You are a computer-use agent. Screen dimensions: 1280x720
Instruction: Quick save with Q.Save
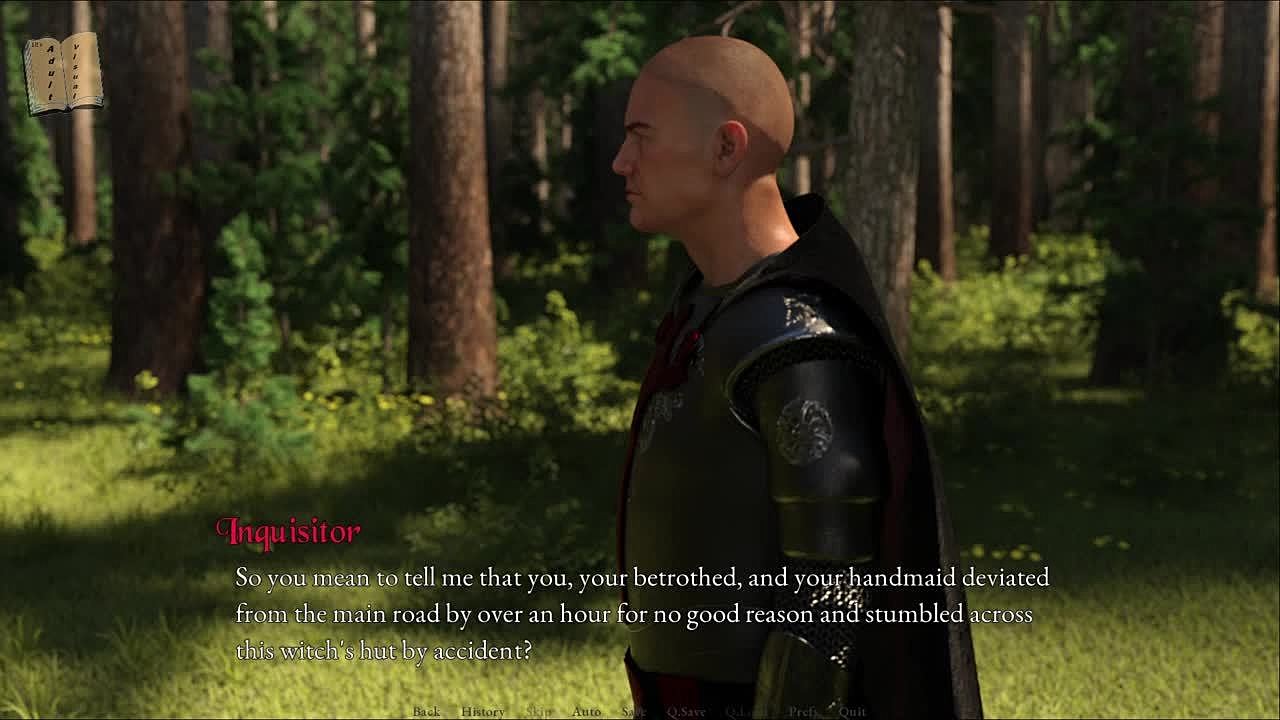686,712
